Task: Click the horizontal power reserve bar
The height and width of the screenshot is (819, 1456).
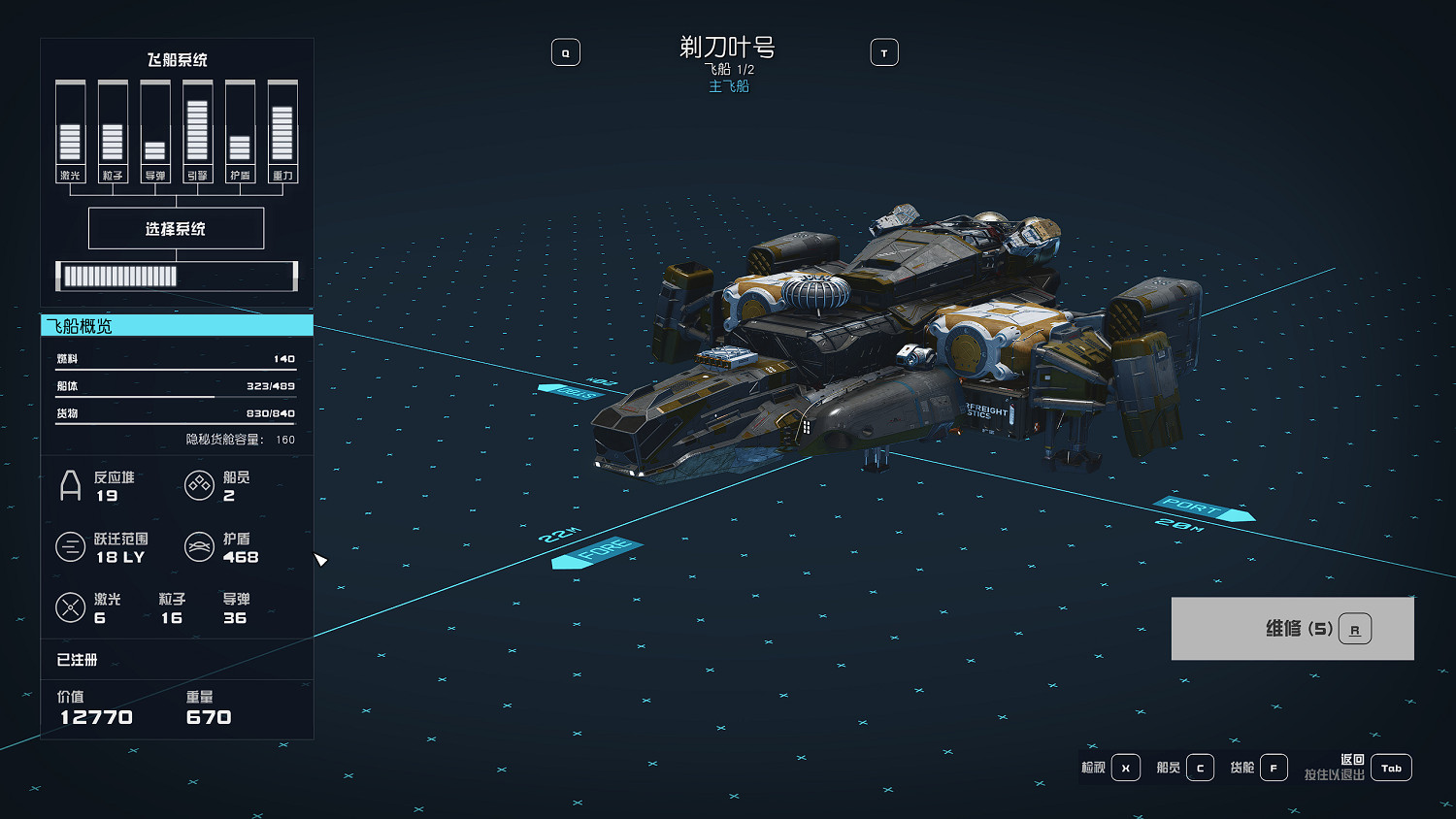Action: pos(176,277)
